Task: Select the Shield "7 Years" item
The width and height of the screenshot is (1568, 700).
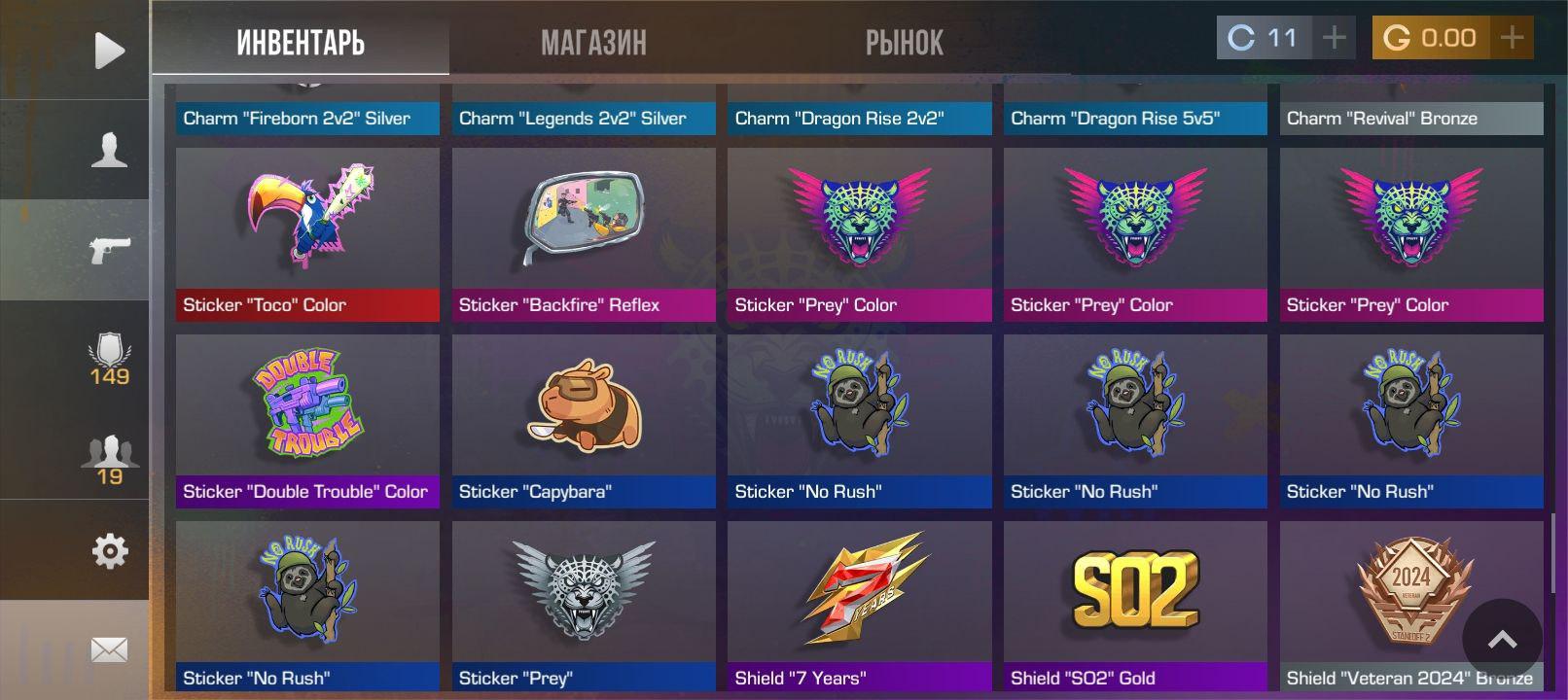Action: (860, 605)
